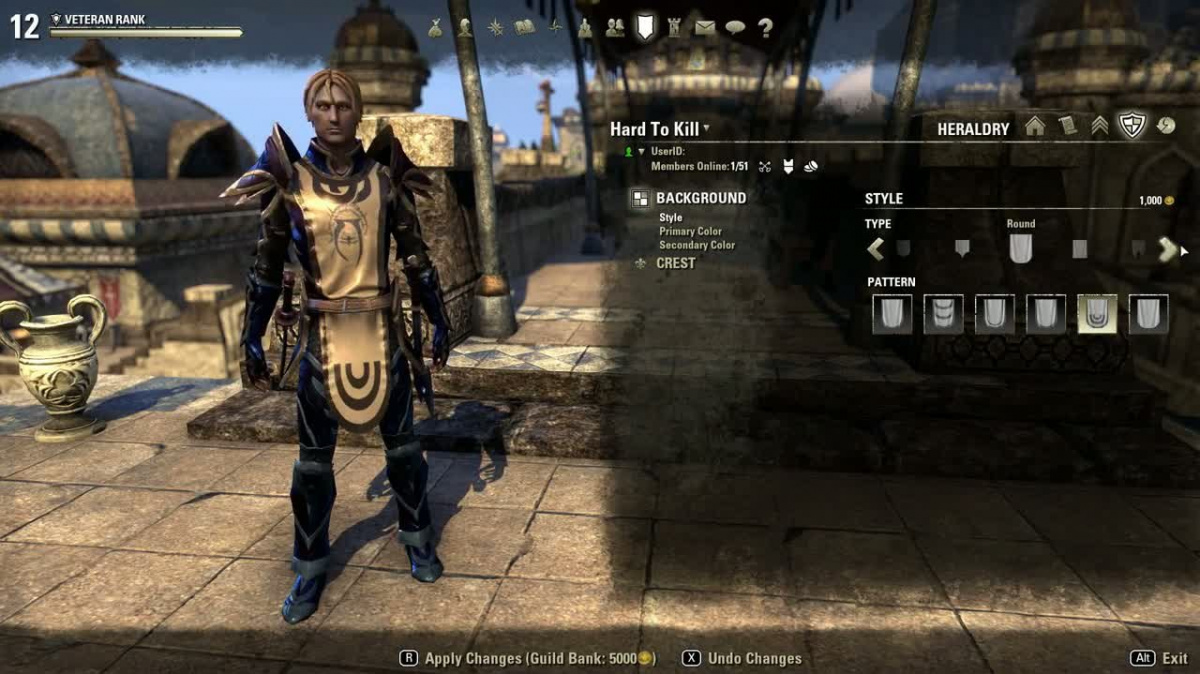Choose the Secondary Color option
Screen dimensions: 1200x674
[x=697, y=245]
